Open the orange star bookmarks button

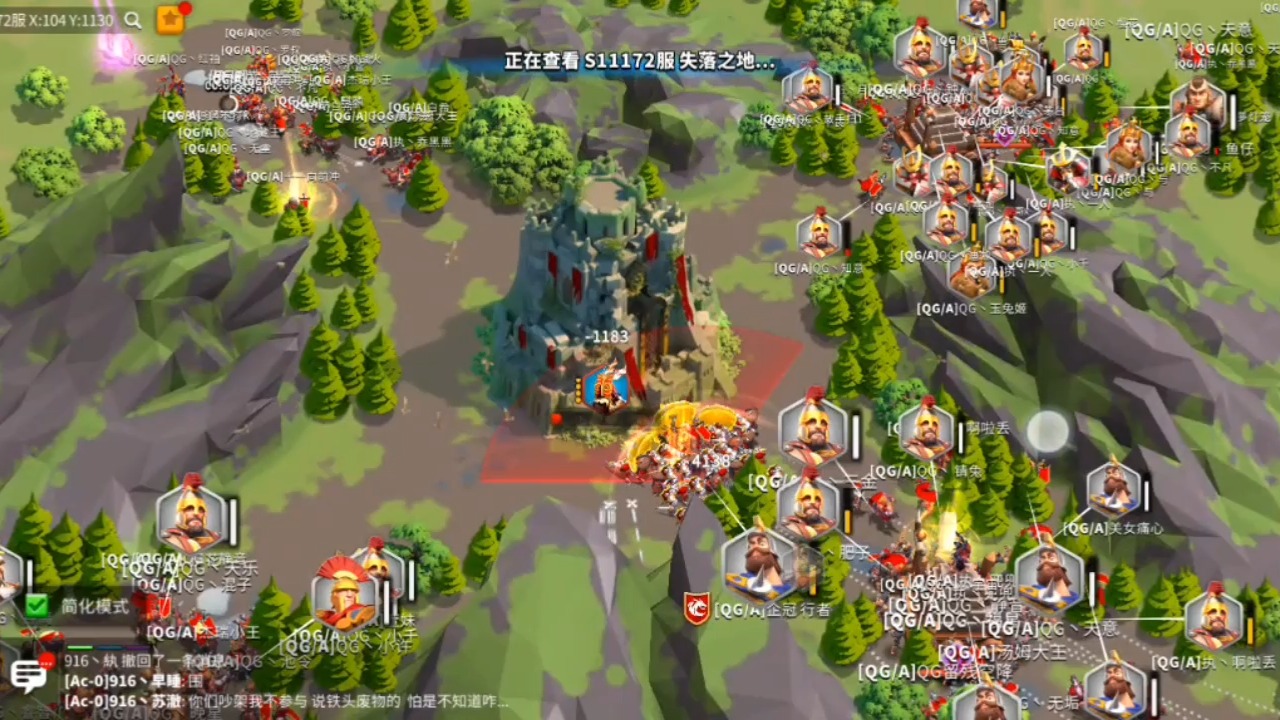click(170, 20)
